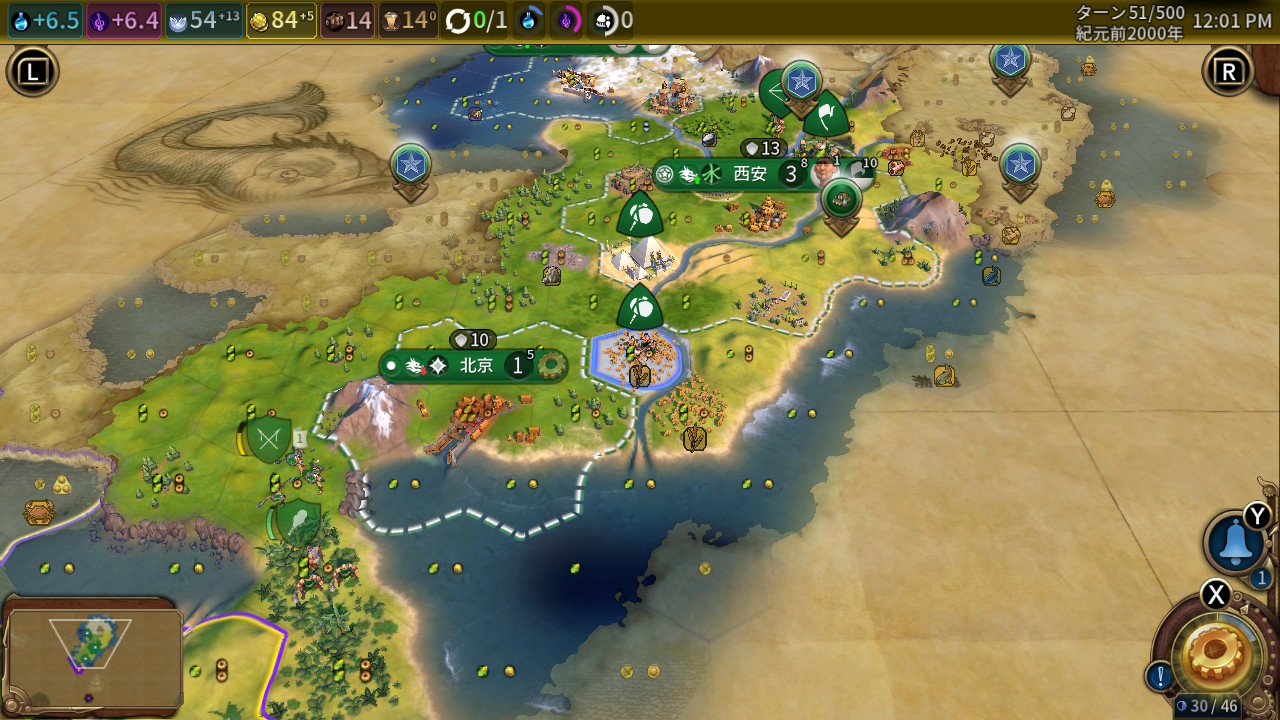The height and width of the screenshot is (720, 1280).
Task: Open the research progress ring with flask icon
Action: coord(529,21)
